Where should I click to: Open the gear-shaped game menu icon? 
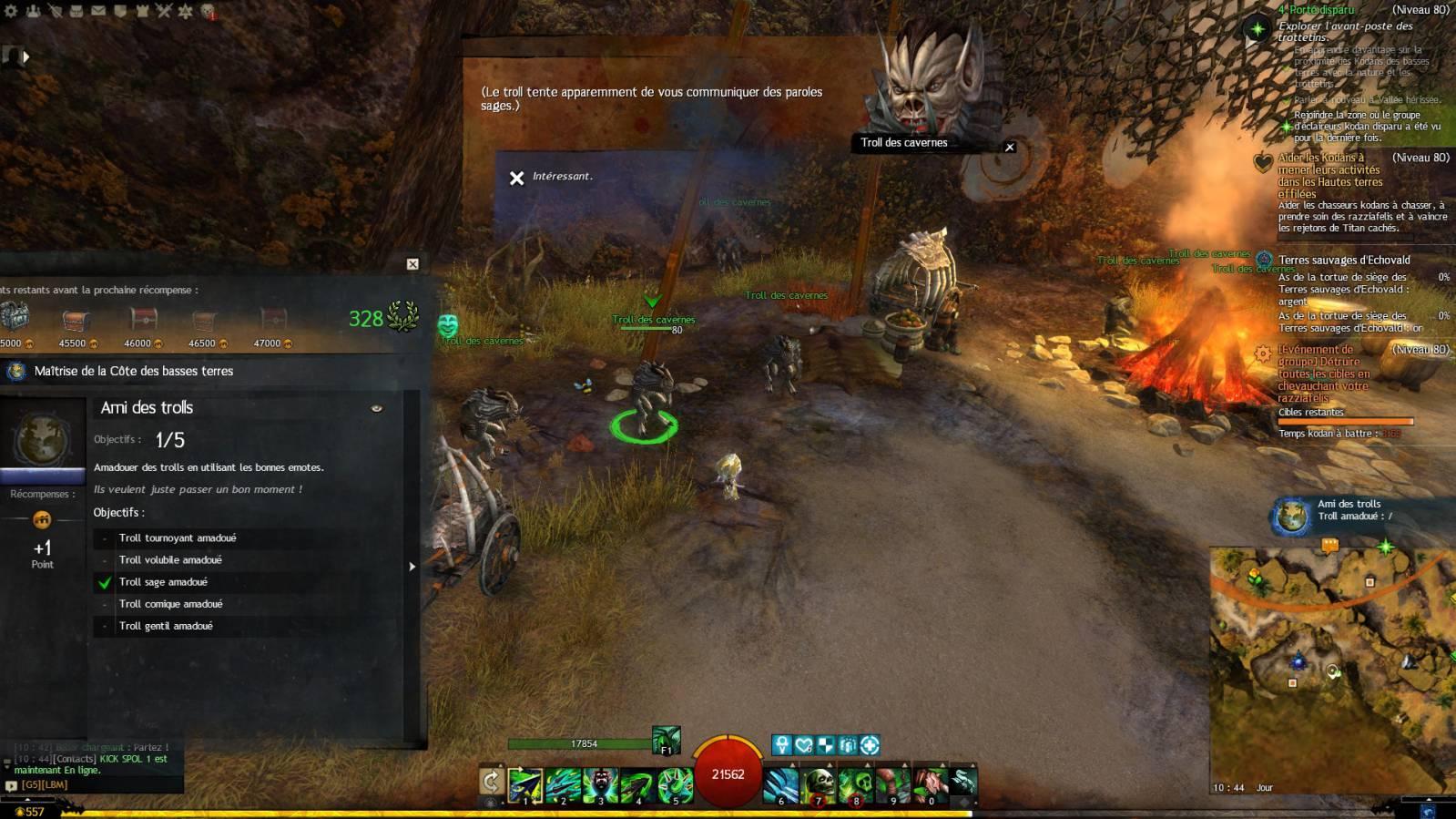[x=12, y=11]
